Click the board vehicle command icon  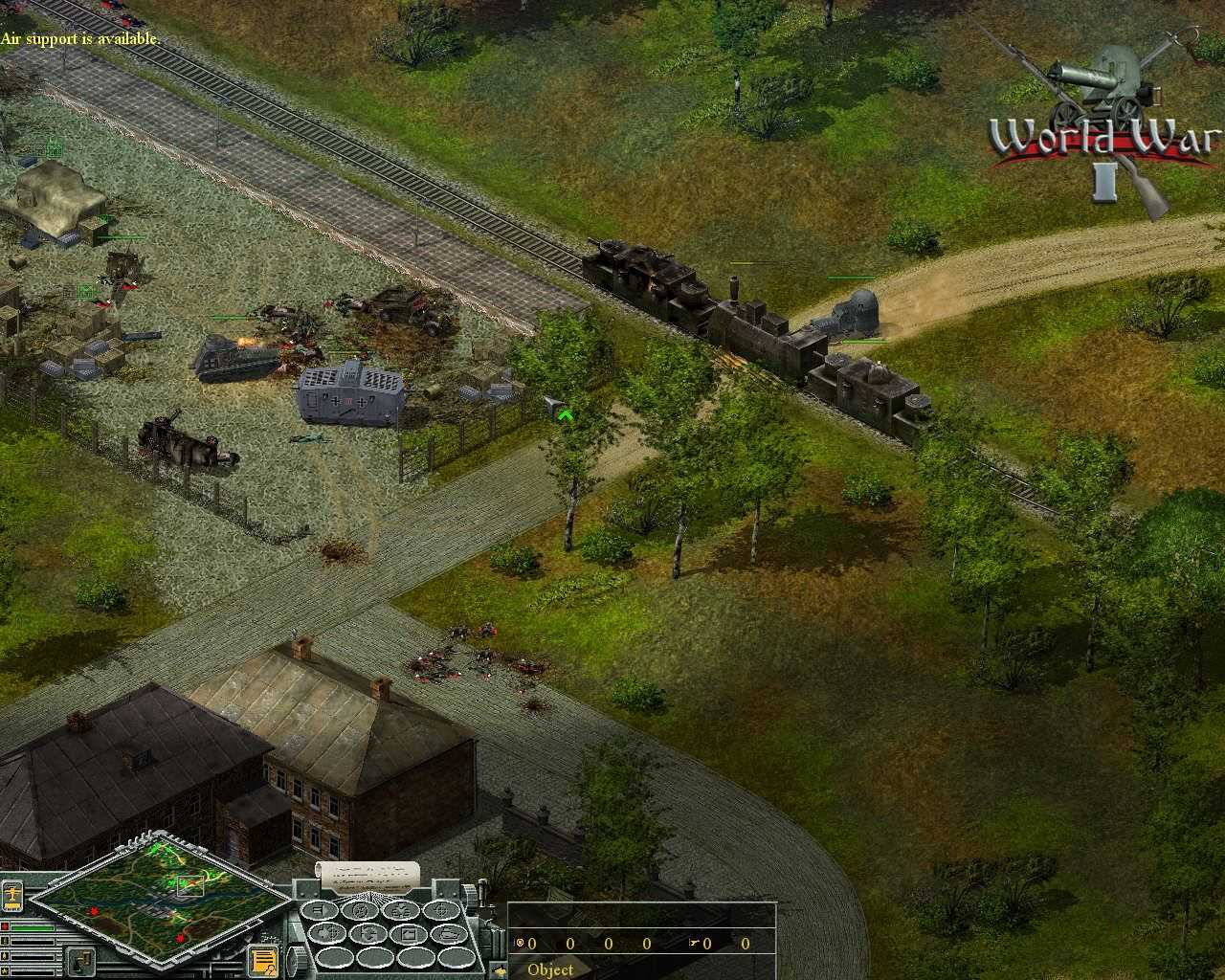[450, 934]
